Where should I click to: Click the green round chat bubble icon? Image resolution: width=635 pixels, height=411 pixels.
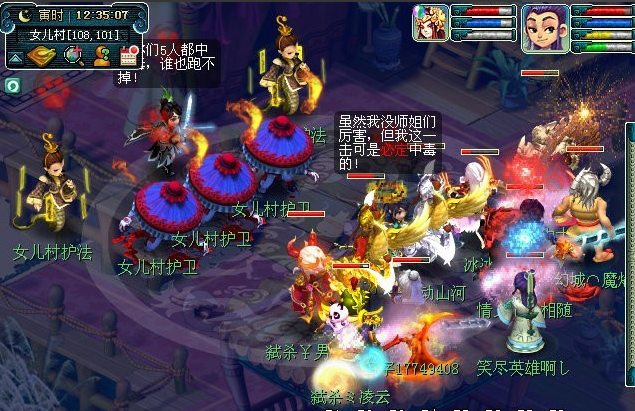(10, 86)
